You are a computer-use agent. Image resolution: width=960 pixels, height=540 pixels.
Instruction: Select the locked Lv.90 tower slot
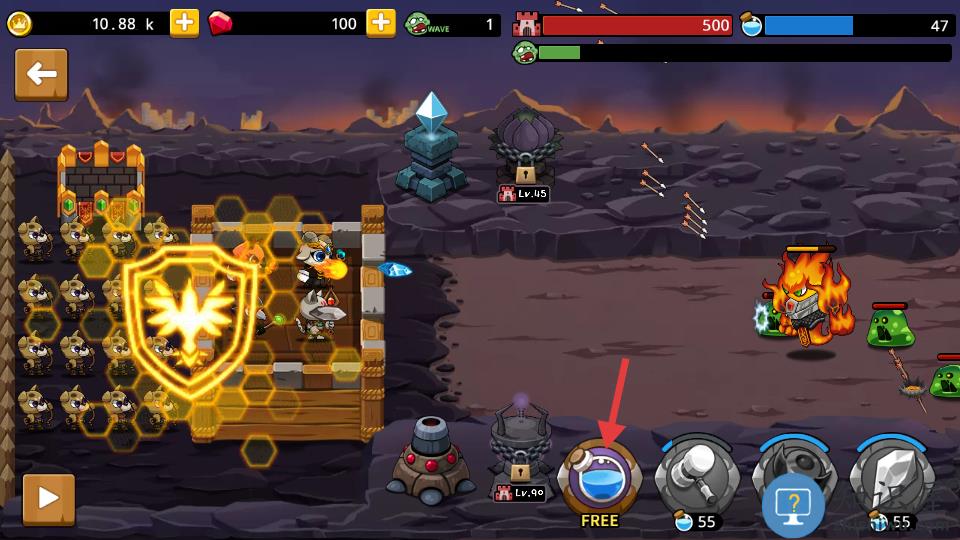(x=521, y=448)
